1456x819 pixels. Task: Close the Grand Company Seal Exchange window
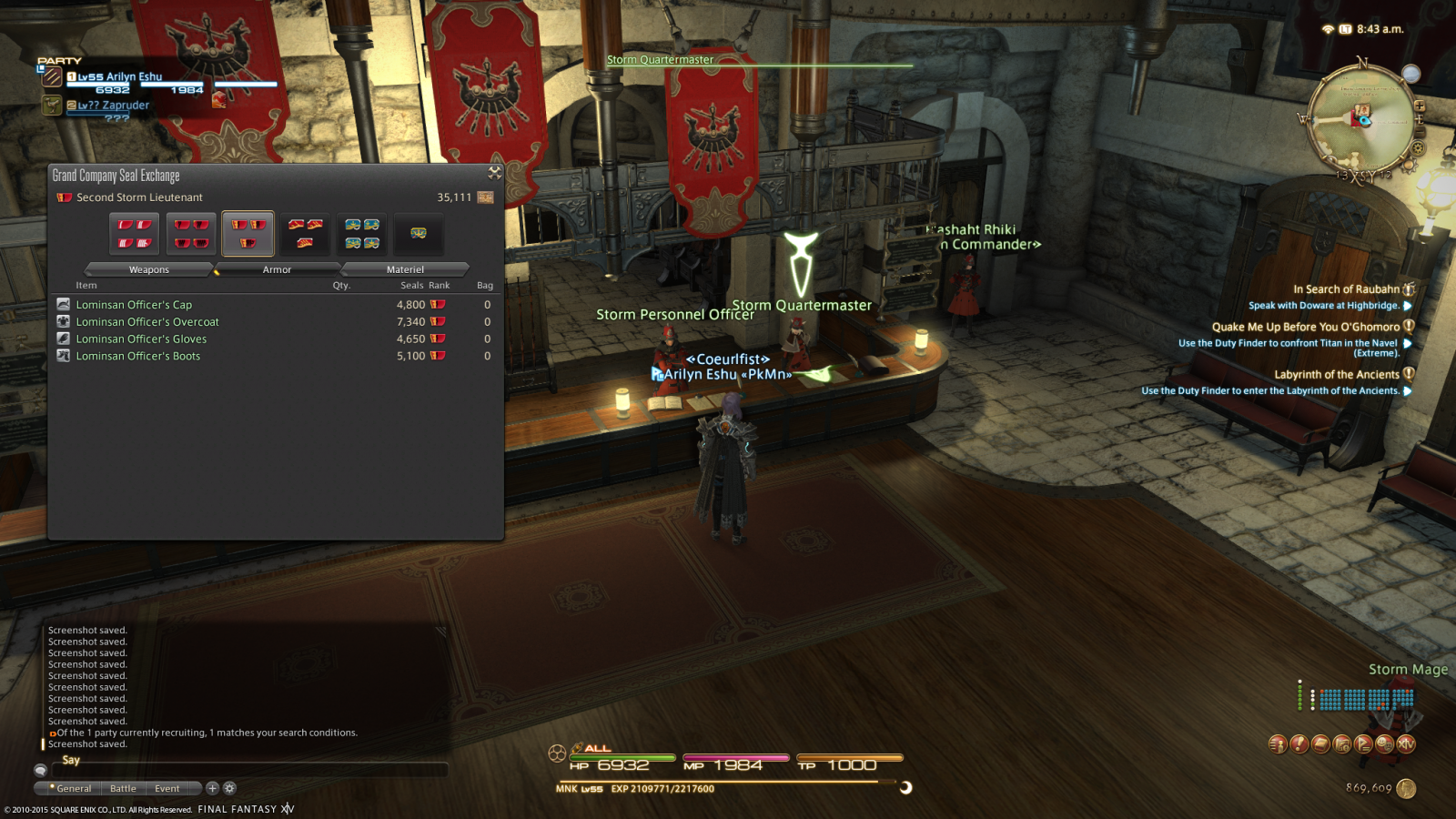click(x=495, y=172)
